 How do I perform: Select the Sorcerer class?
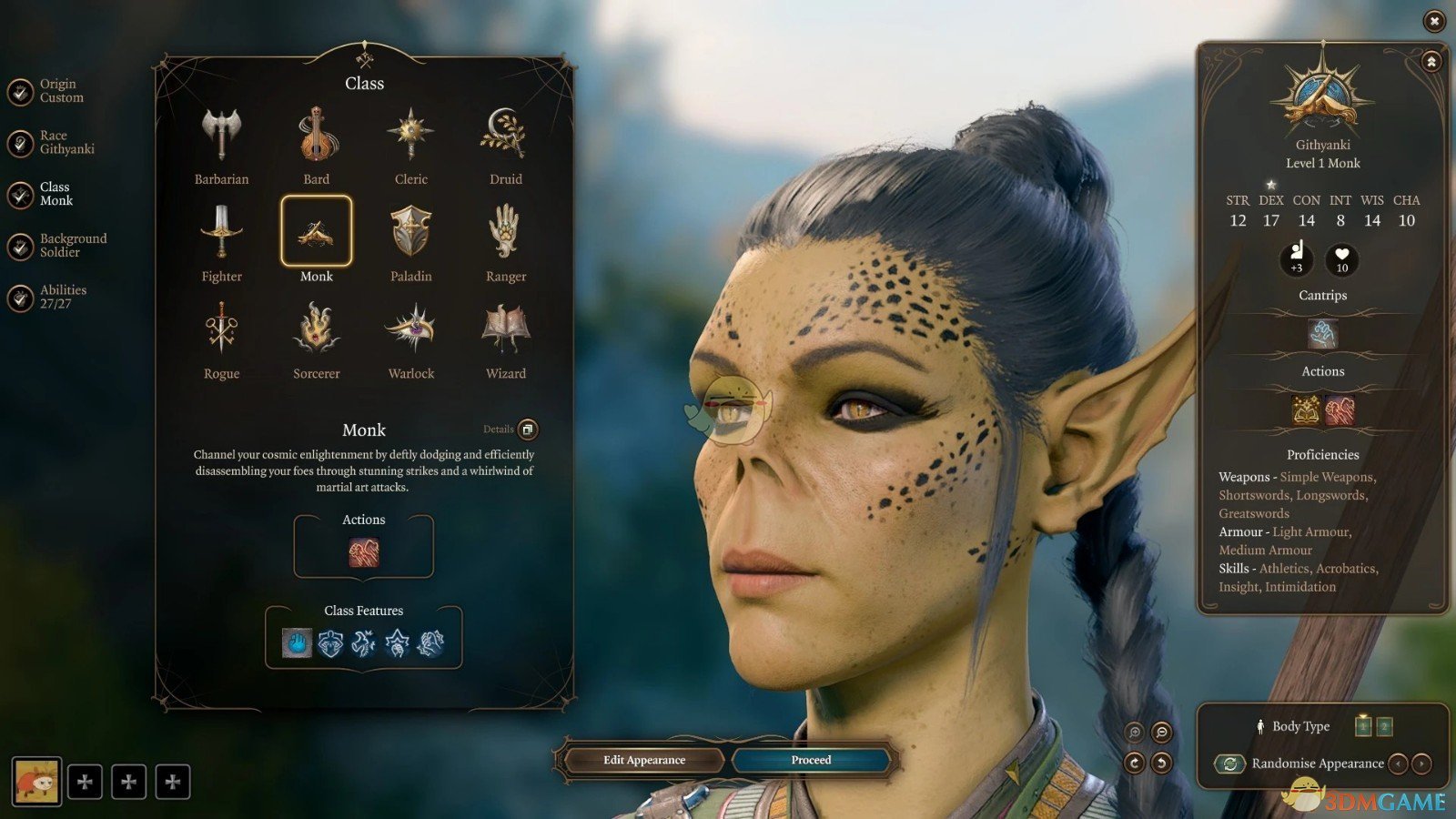coord(316,330)
